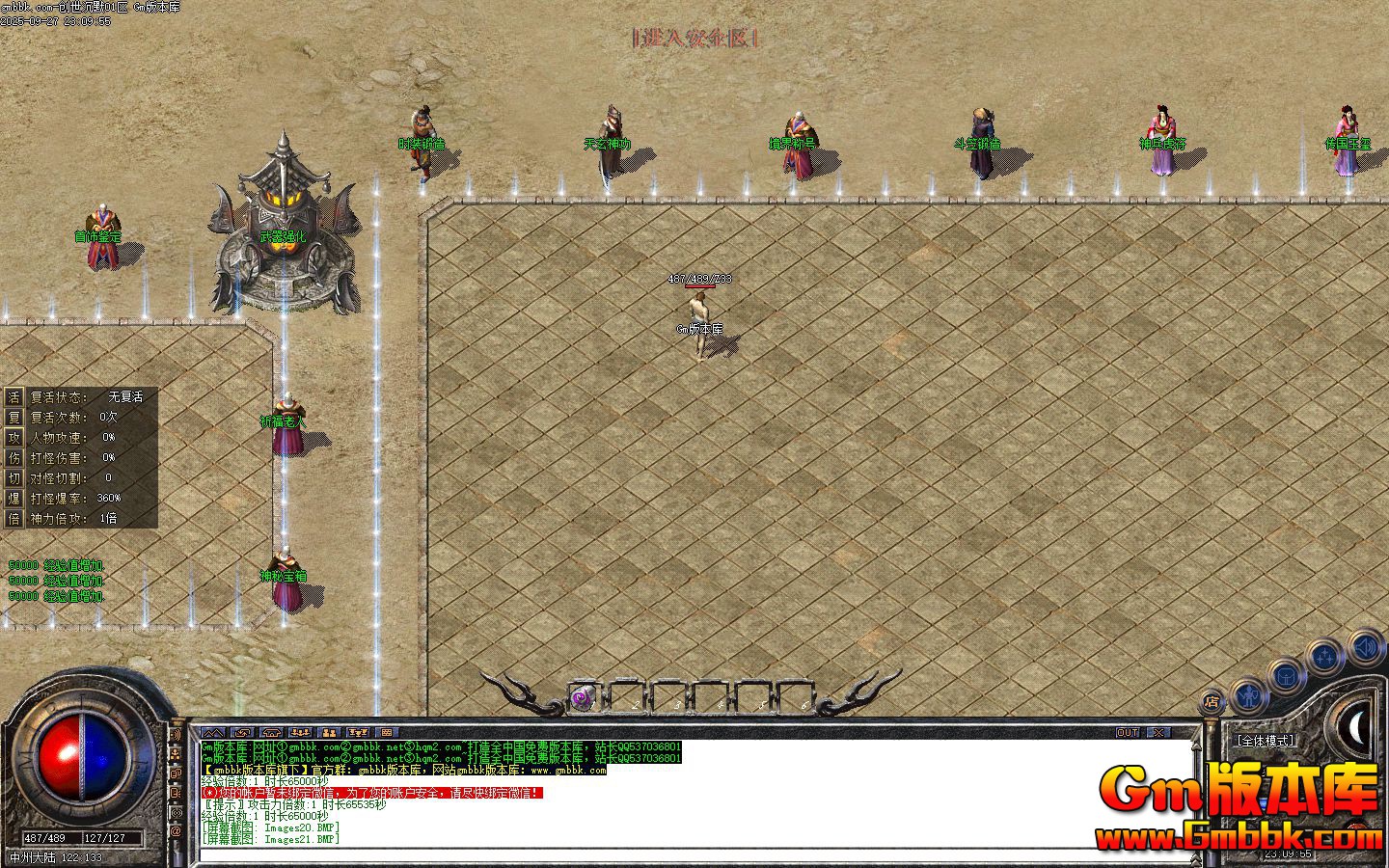This screenshot has height=868, width=1389.
Task: Click the 爆 drop rate button
Action: coord(14,498)
